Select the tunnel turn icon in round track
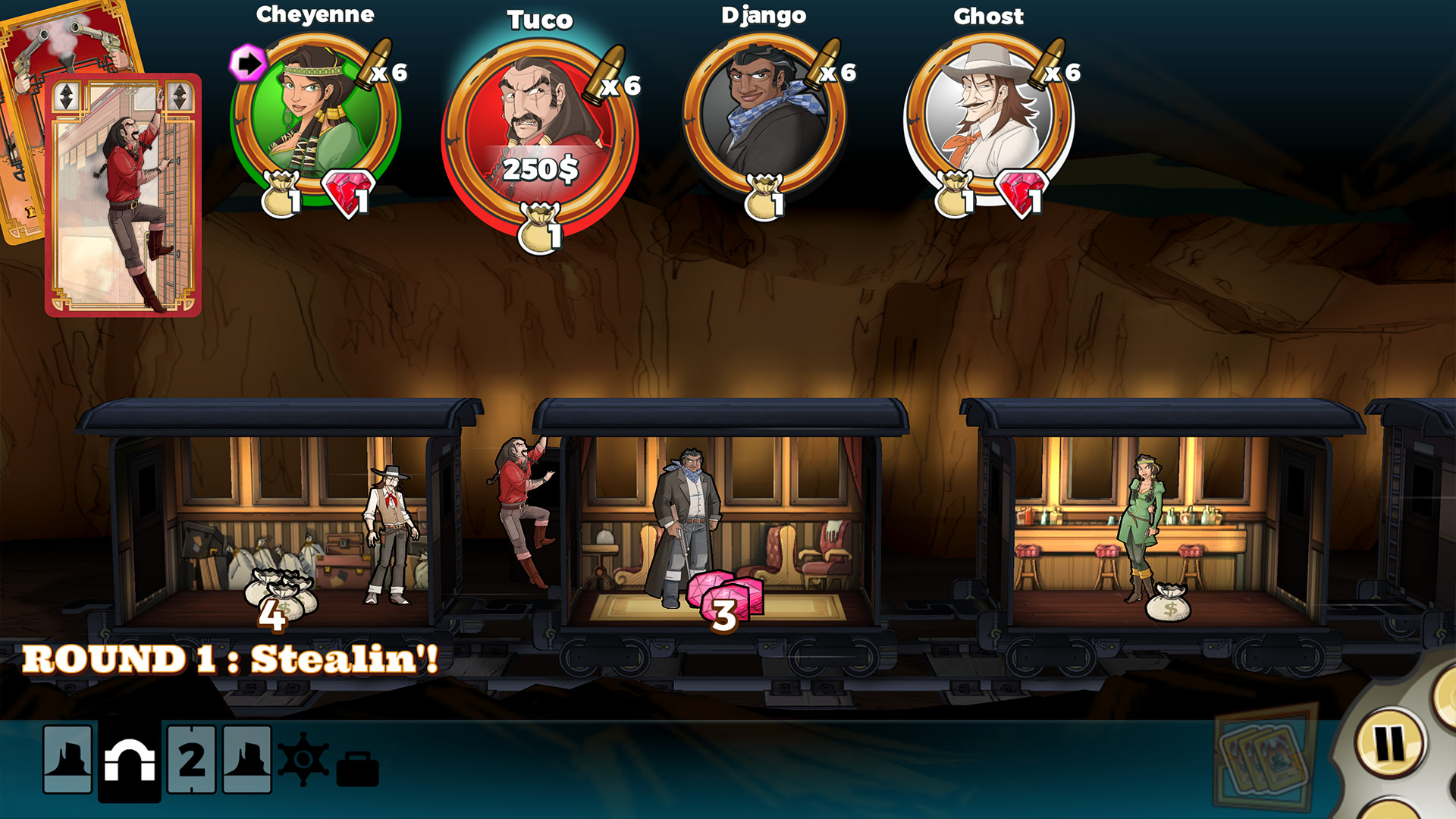 [x=130, y=758]
